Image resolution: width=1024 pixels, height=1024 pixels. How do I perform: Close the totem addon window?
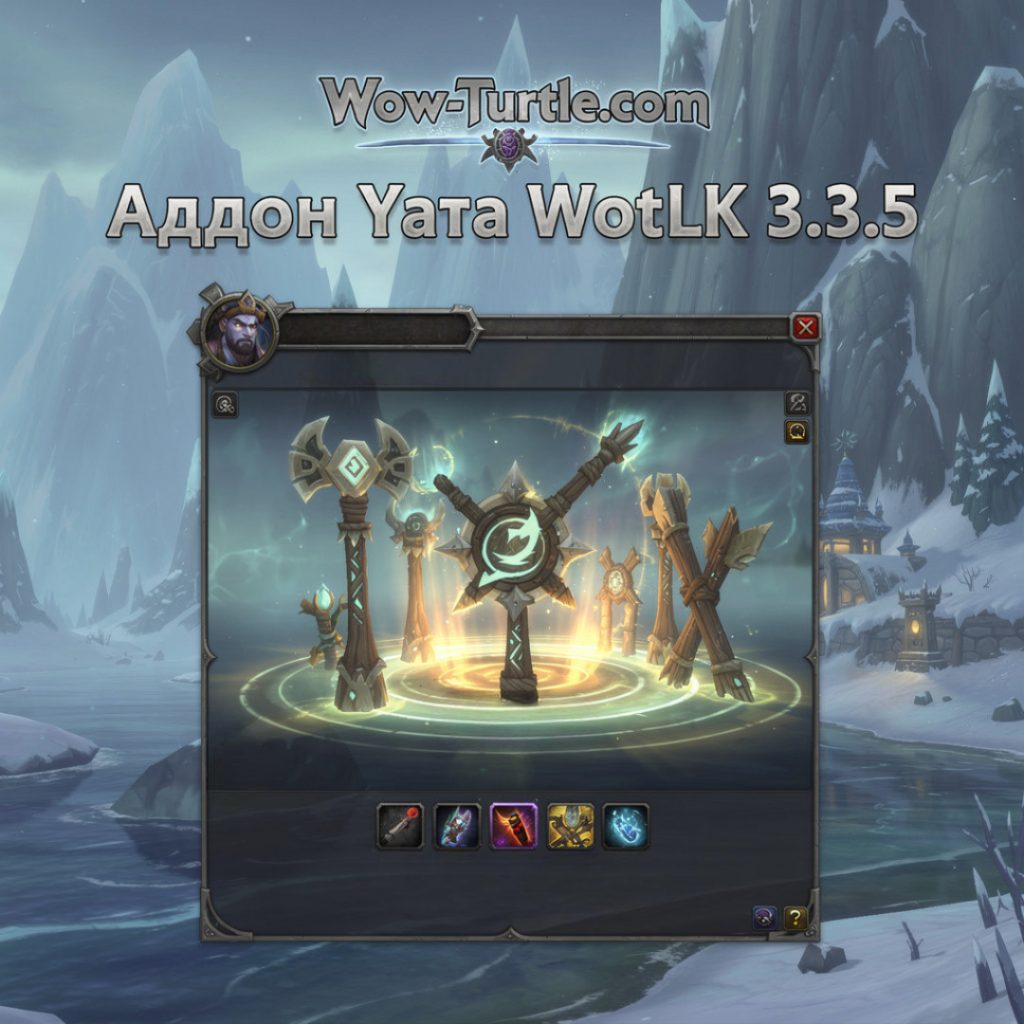pyautogui.click(x=805, y=328)
